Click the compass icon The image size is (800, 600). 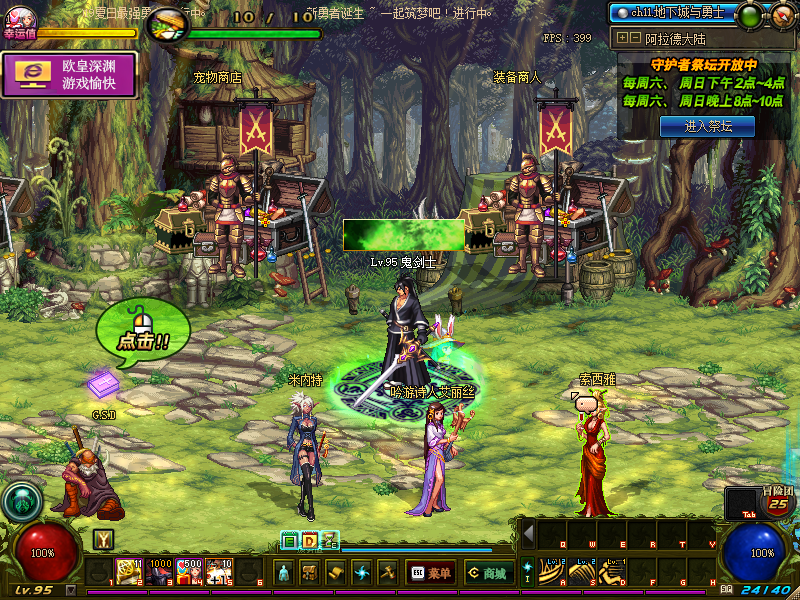781,14
